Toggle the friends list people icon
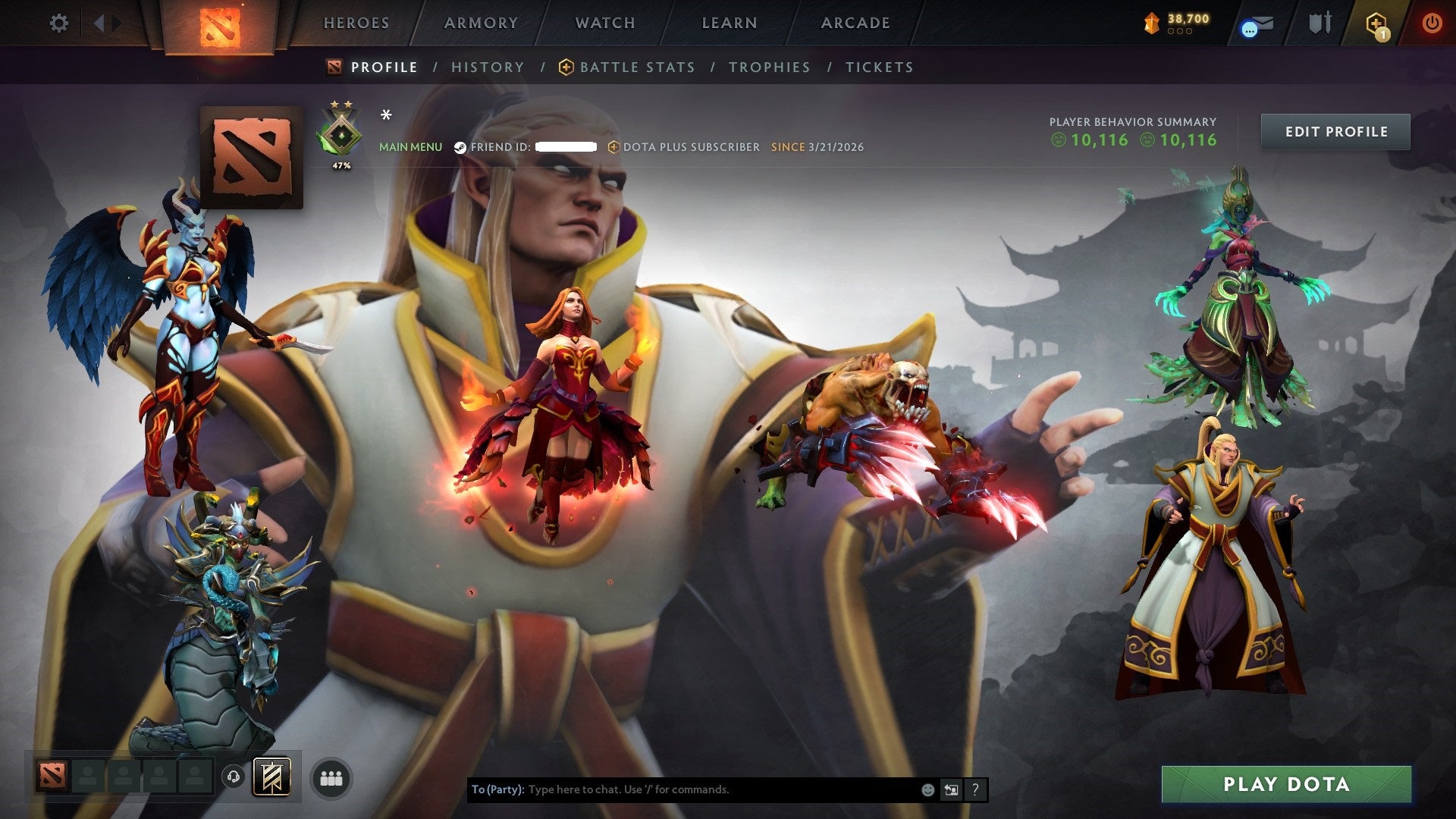This screenshot has height=819, width=1456. click(x=331, y=777)
